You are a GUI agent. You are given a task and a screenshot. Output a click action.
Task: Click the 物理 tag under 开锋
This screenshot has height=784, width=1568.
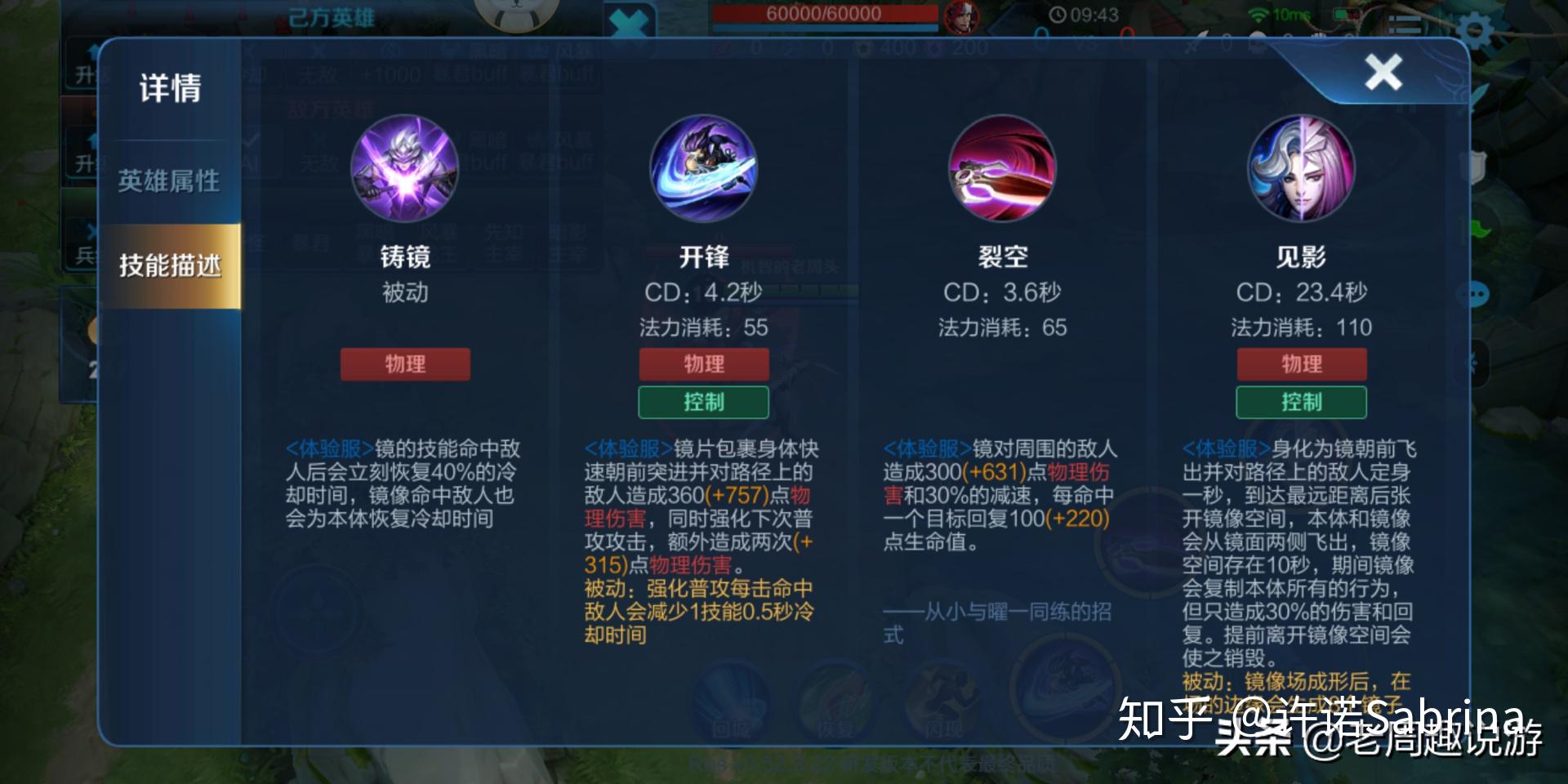click(704, 364)
